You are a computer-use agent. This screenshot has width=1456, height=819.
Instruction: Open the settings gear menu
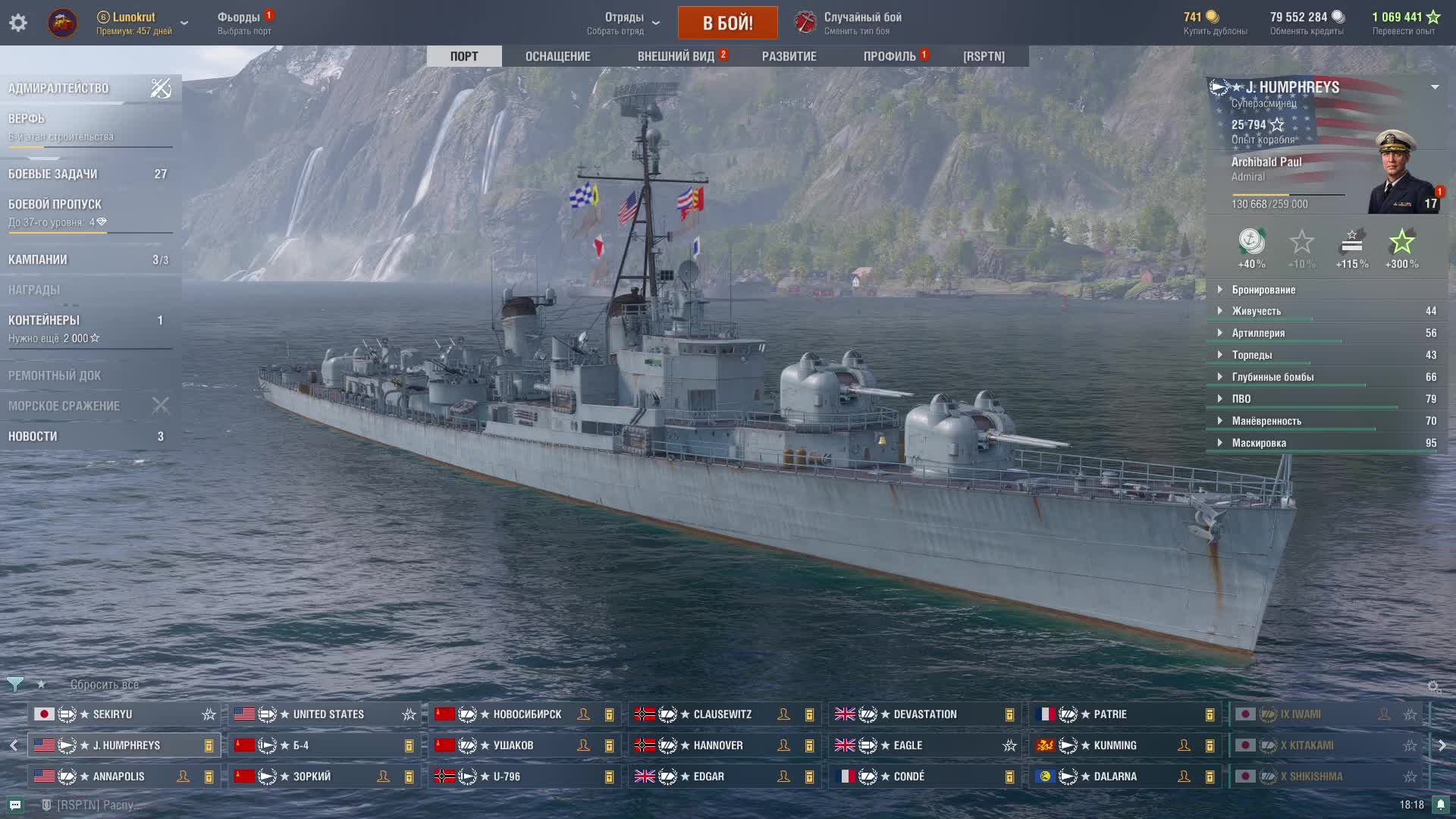coord(18,23)
